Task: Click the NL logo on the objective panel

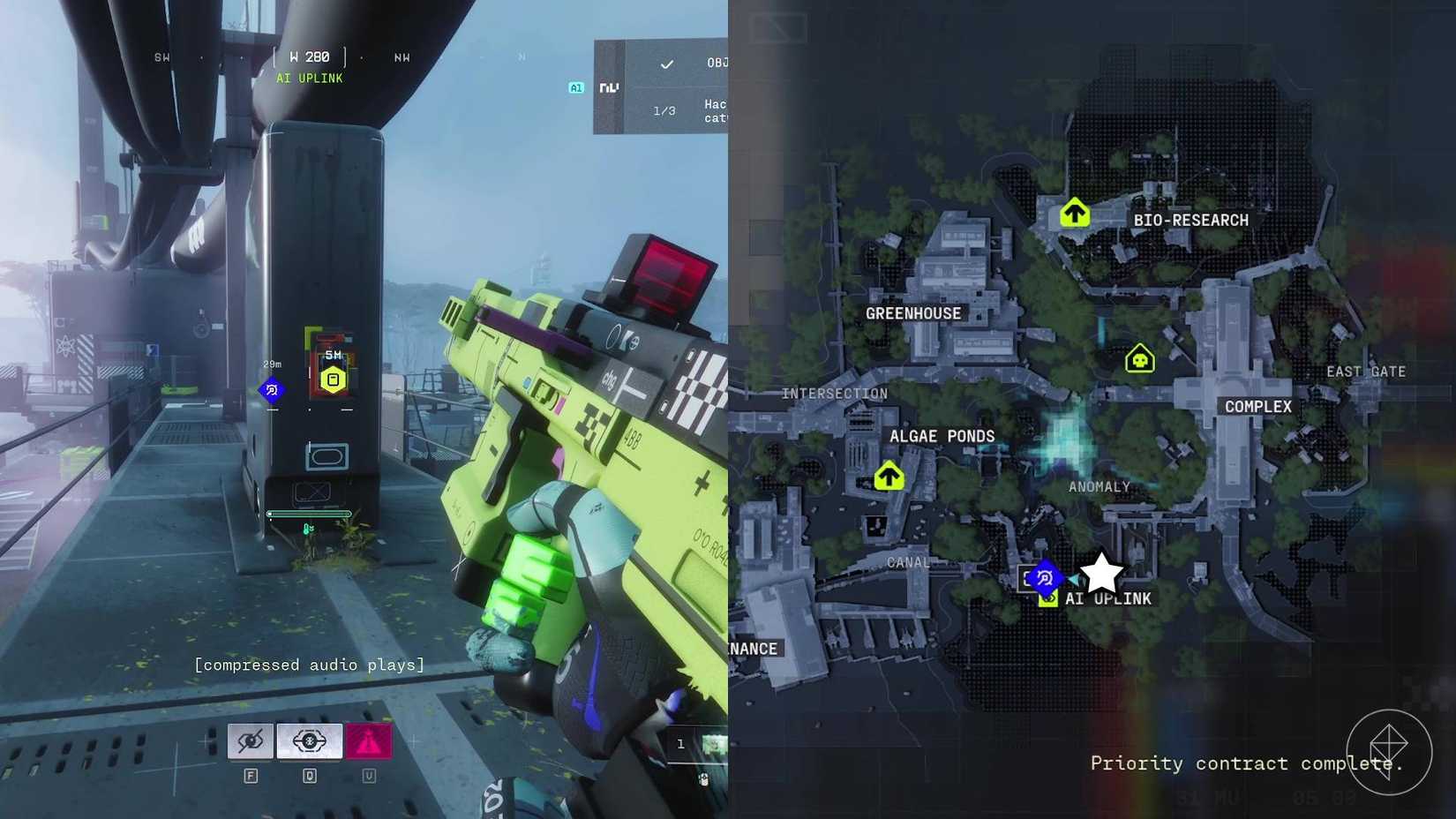Action: coord(609,87)
